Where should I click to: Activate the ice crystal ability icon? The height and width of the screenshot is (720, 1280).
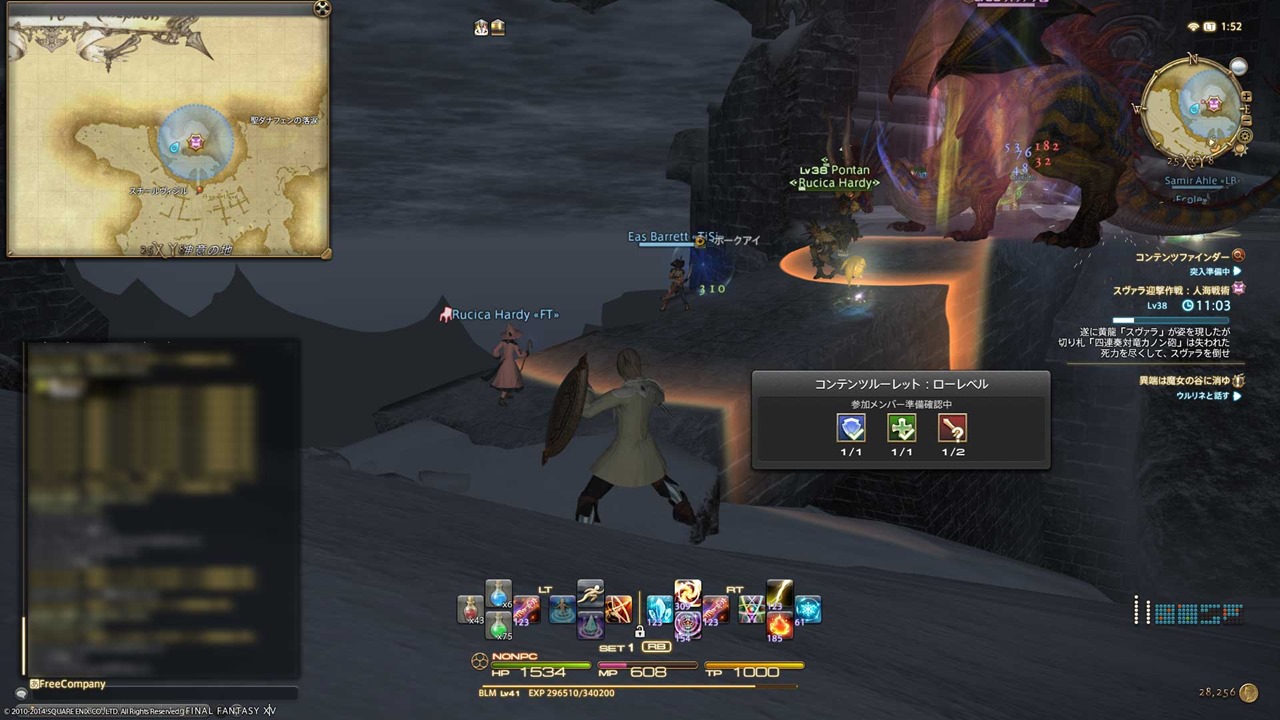(x=659, y=609)
